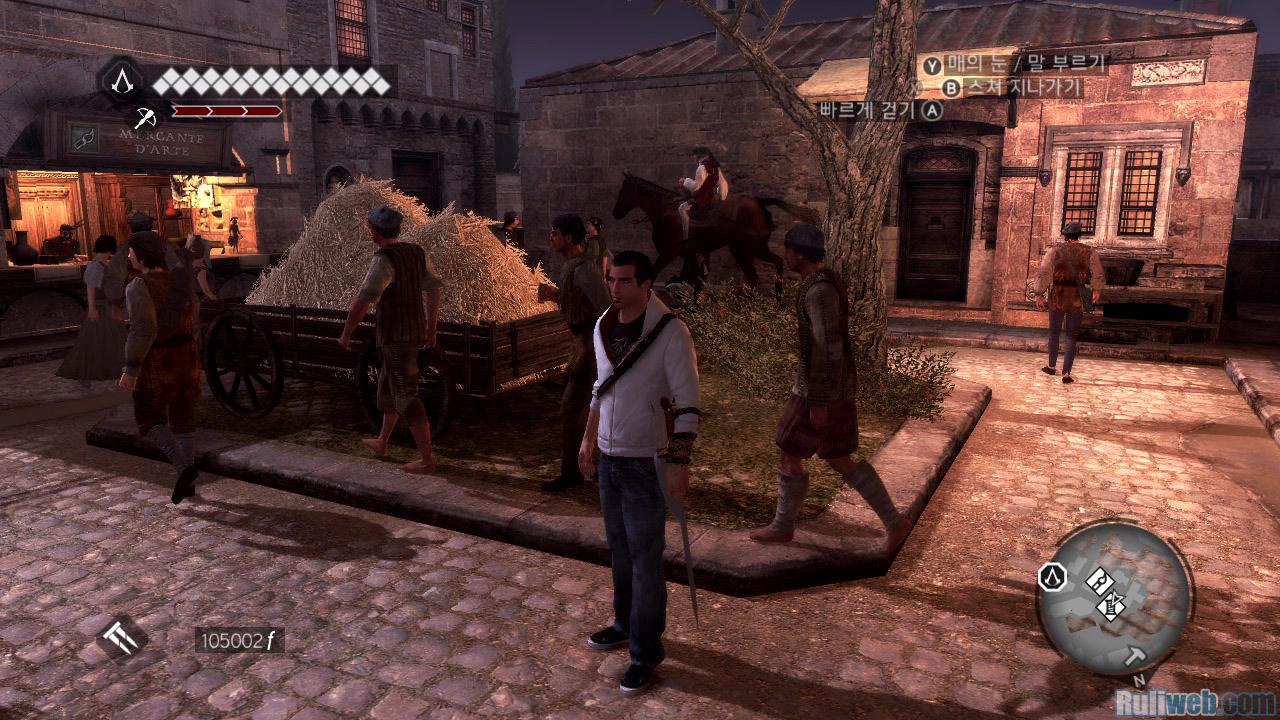Viewport: 1280px width, 720px height.
Task: Choose the hidden blades weapon icon
Action: (x=122, y=636)
